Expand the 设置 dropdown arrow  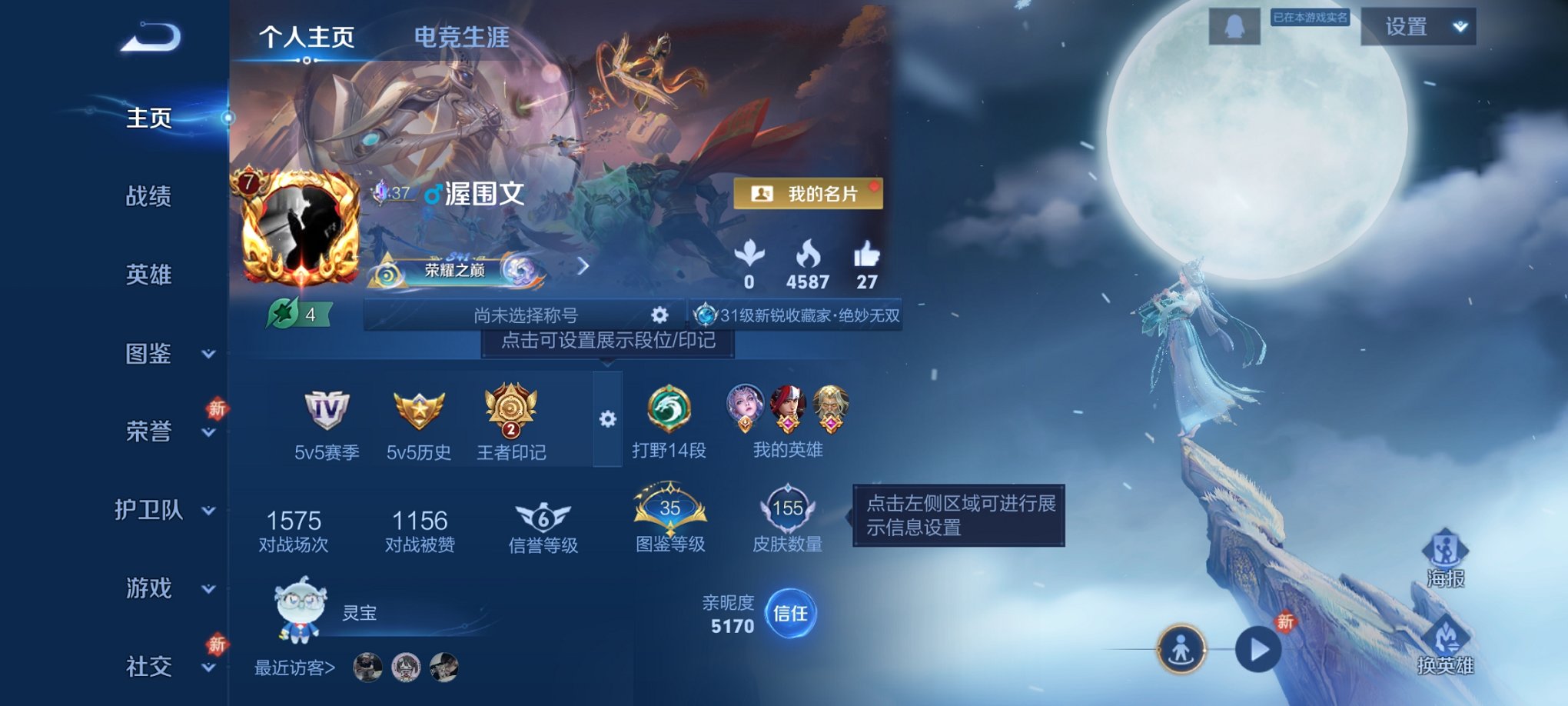coord(1458,28)
